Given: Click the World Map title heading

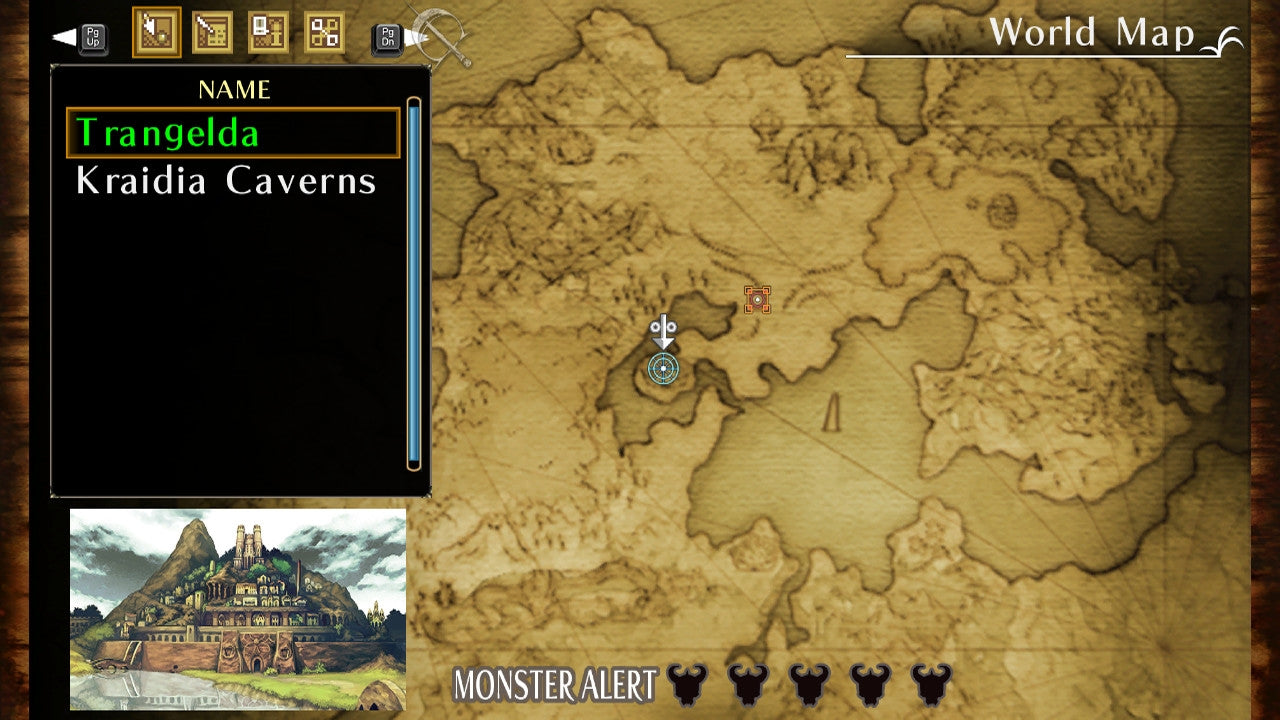Looking at the screenshot, I should [x=1092, y=33].
